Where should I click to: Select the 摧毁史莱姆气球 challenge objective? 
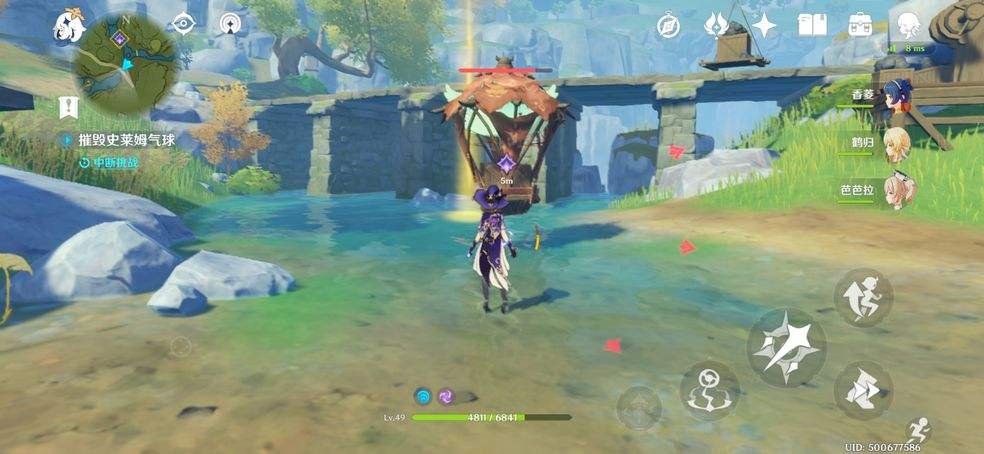coord(126,141)
